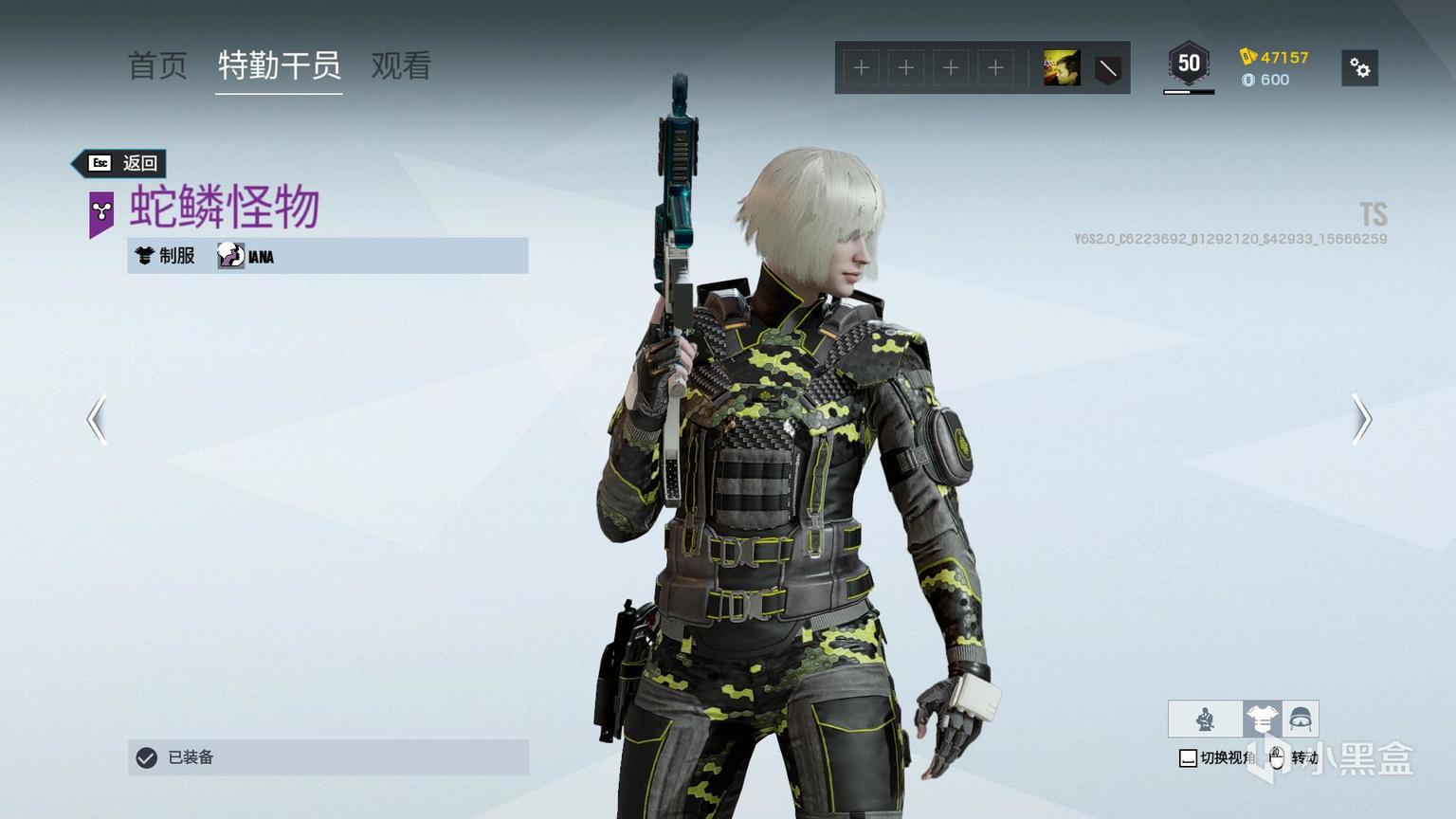Select the uniform shirt view icon
Viewport: 1456px width, 819px height.
pos(1262,719)
